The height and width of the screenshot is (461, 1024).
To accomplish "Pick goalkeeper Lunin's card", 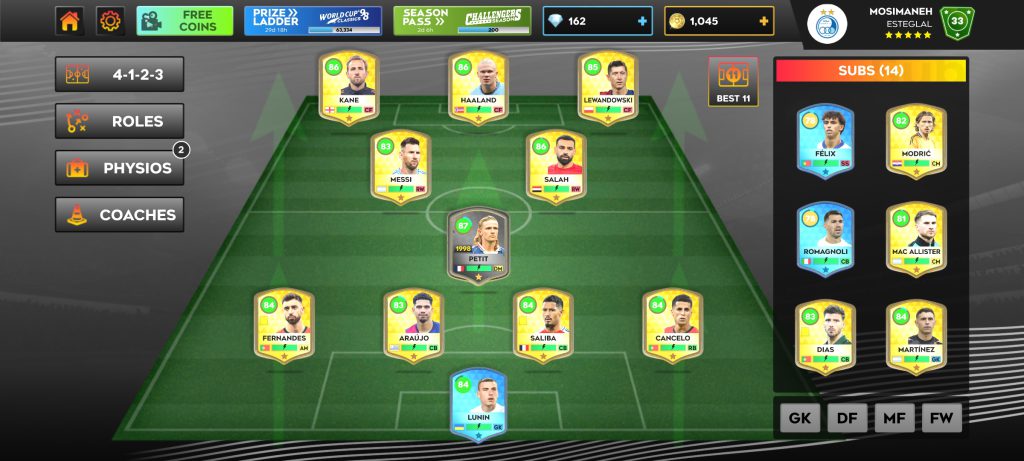I will [x=479, y=404].
